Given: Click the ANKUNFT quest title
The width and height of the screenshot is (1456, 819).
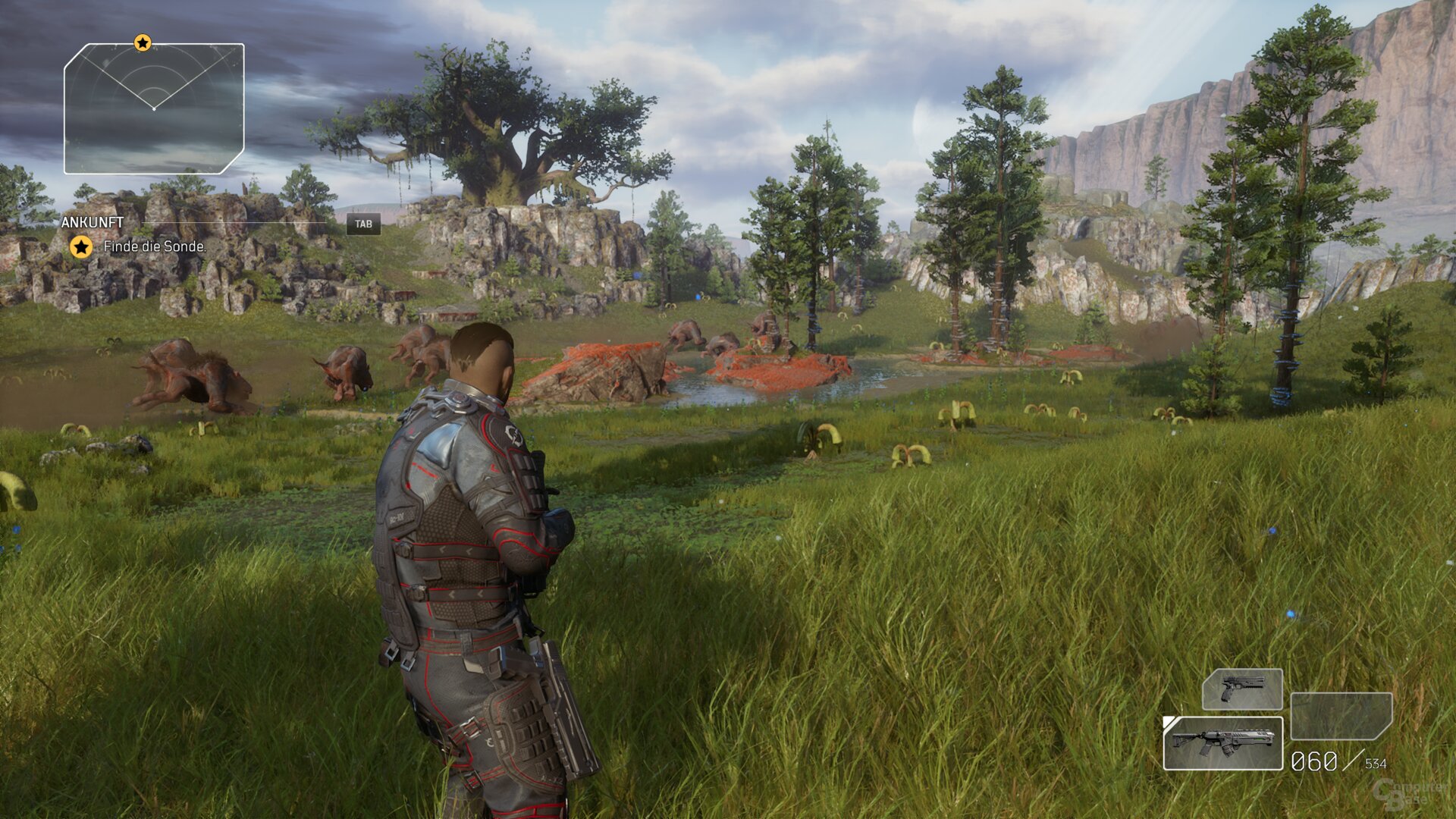Looking at the screenshot, I should pyautogui.click(x=93, y=222).
